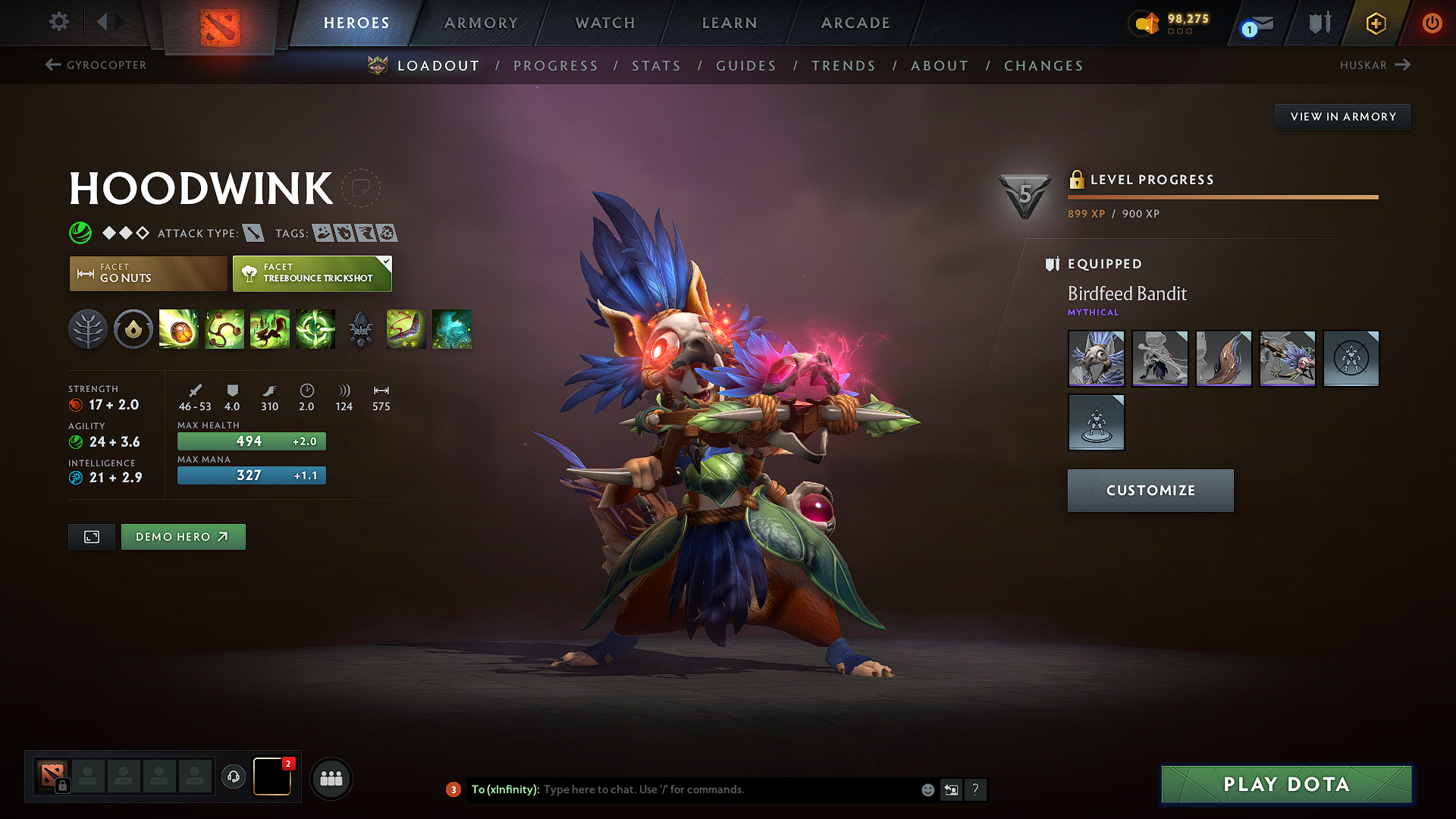Open the emoticon picker in chat
Viewport: 1456px width, 819px height.
(x=927, y=789)
